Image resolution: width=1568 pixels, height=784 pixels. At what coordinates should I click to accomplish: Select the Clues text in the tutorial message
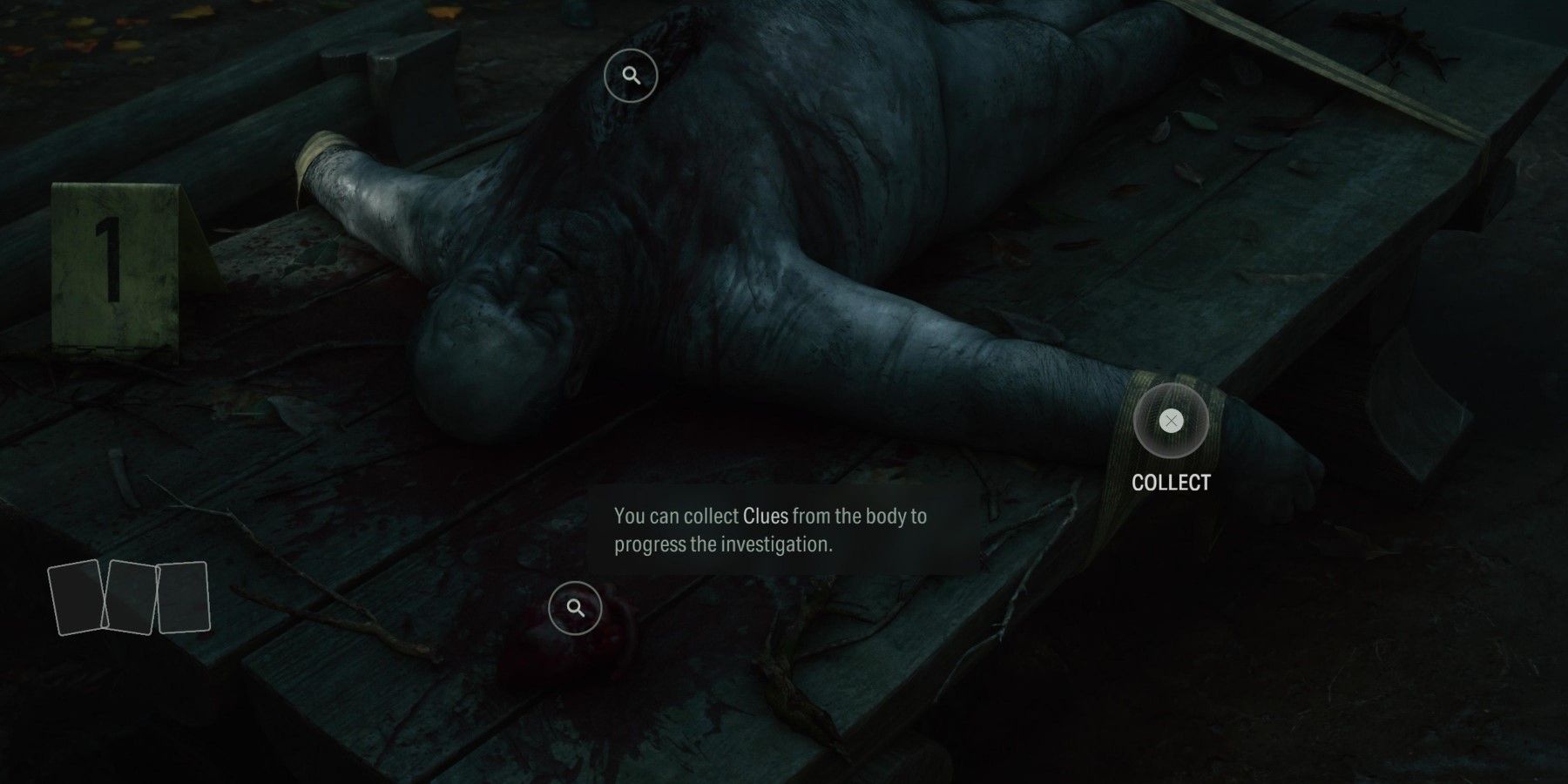765,516
